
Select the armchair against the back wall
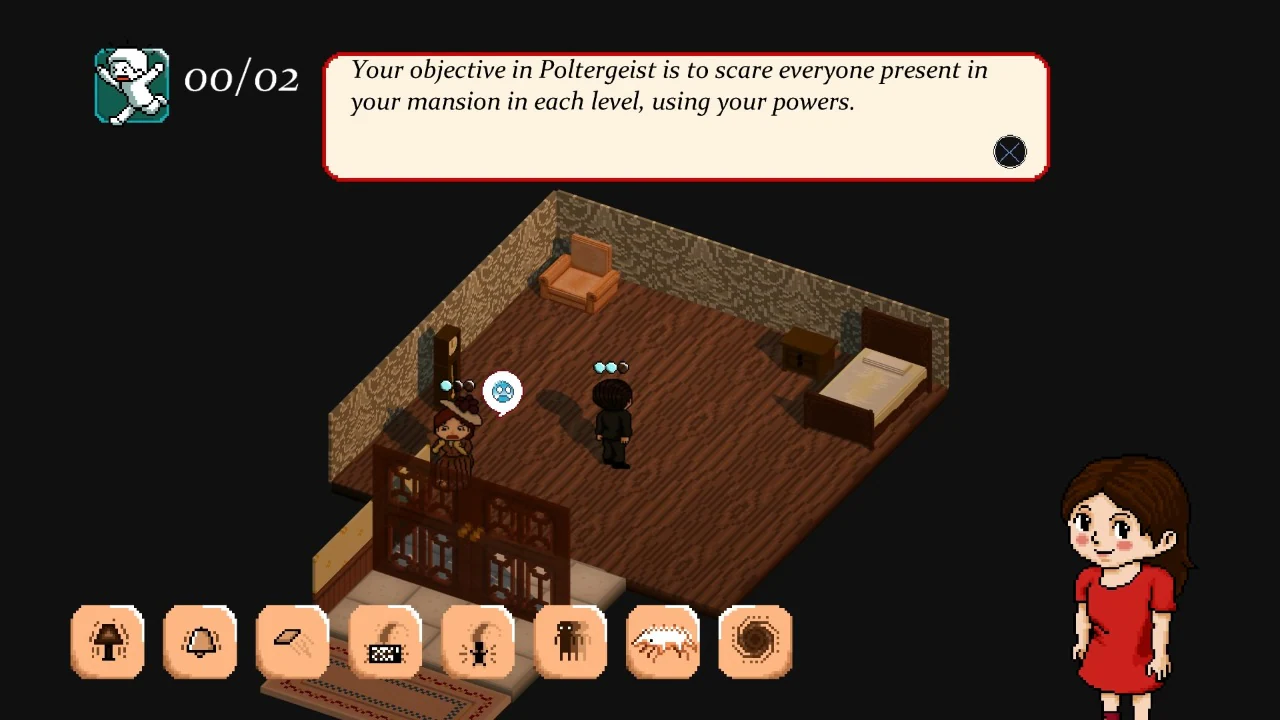coord(578,275)
